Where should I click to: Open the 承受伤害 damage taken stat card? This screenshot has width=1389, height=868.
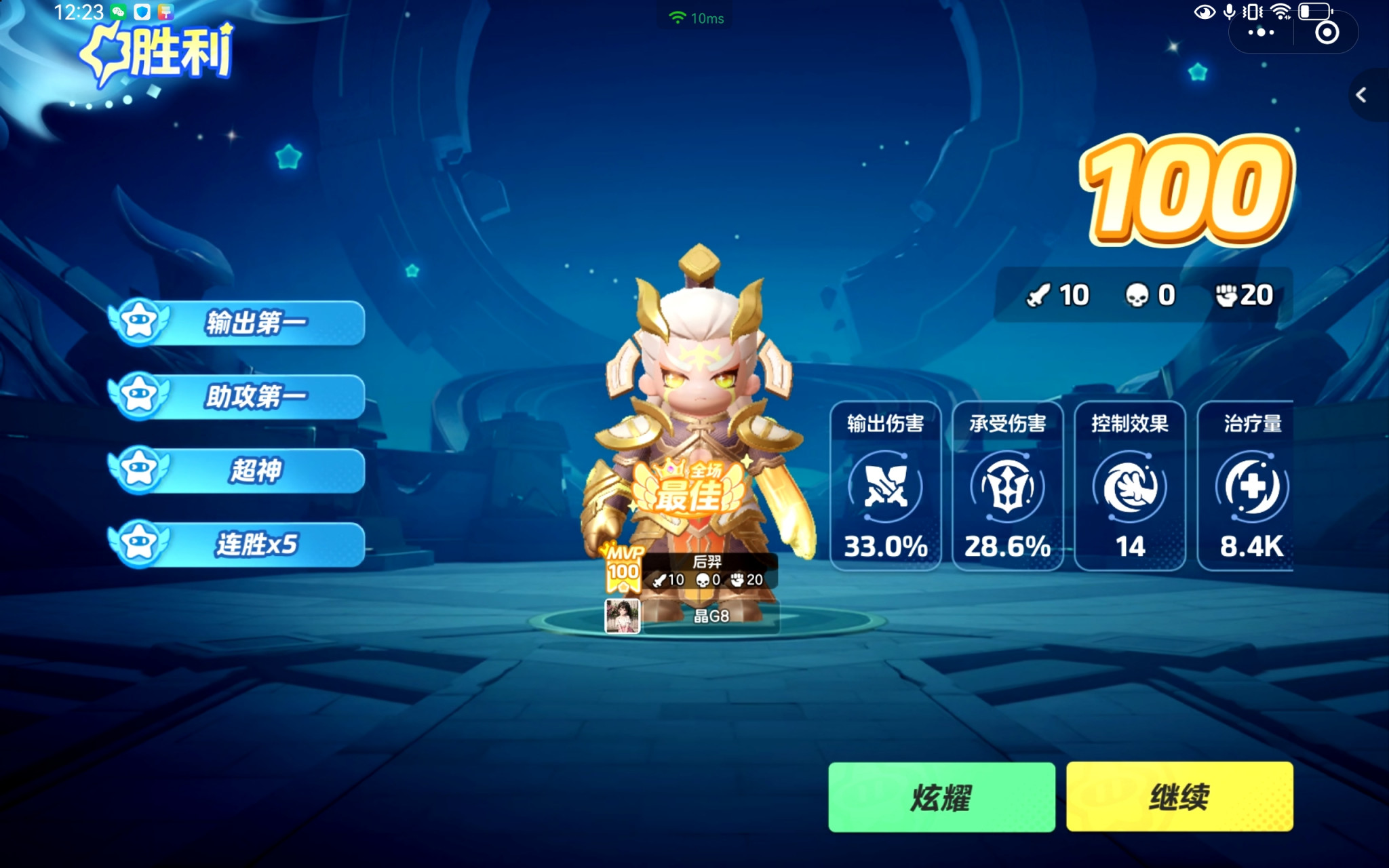click(1007, 486)
